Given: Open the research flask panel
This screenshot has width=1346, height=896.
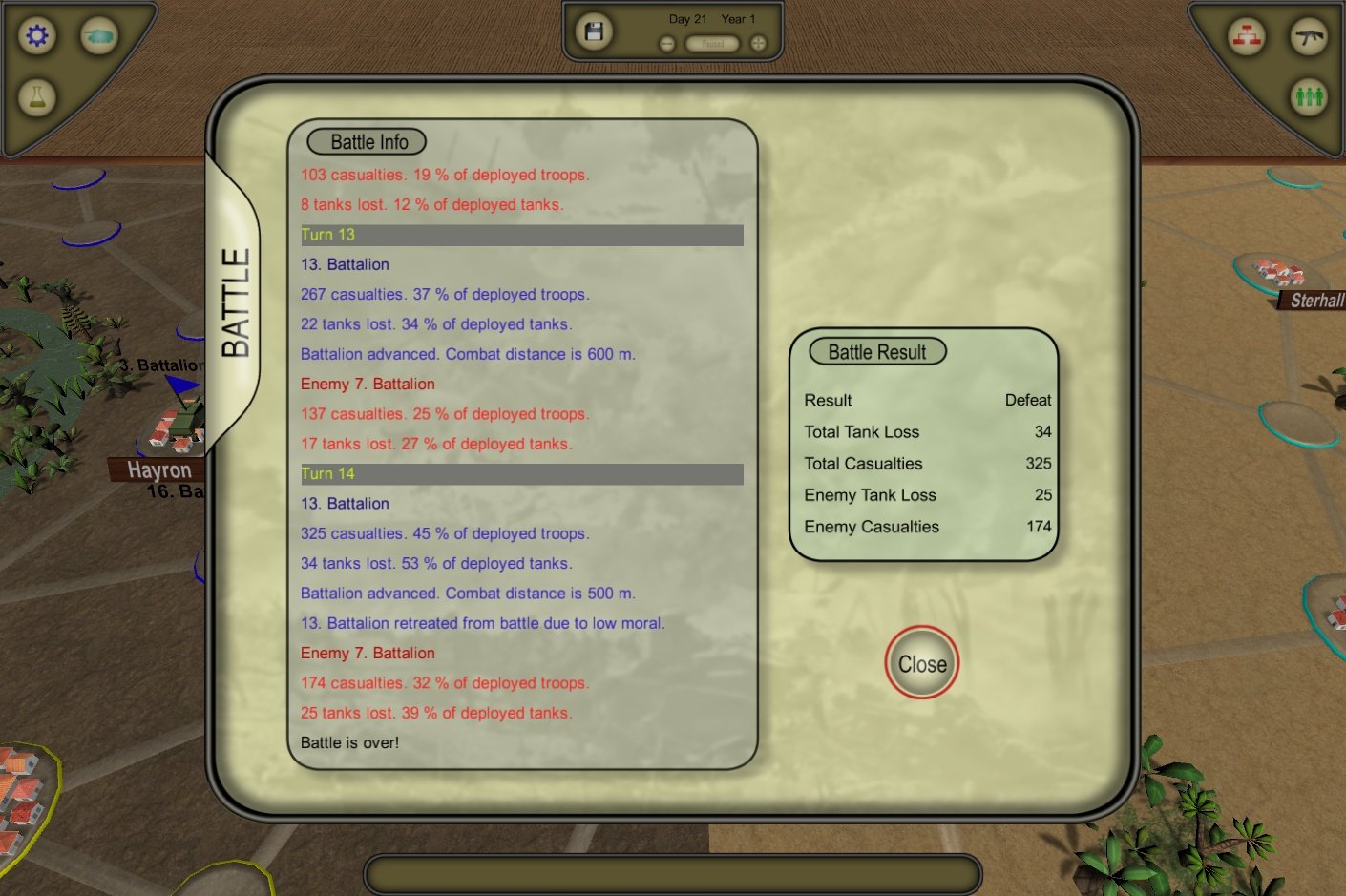Looking at the screenshot, I should (36, 98).
